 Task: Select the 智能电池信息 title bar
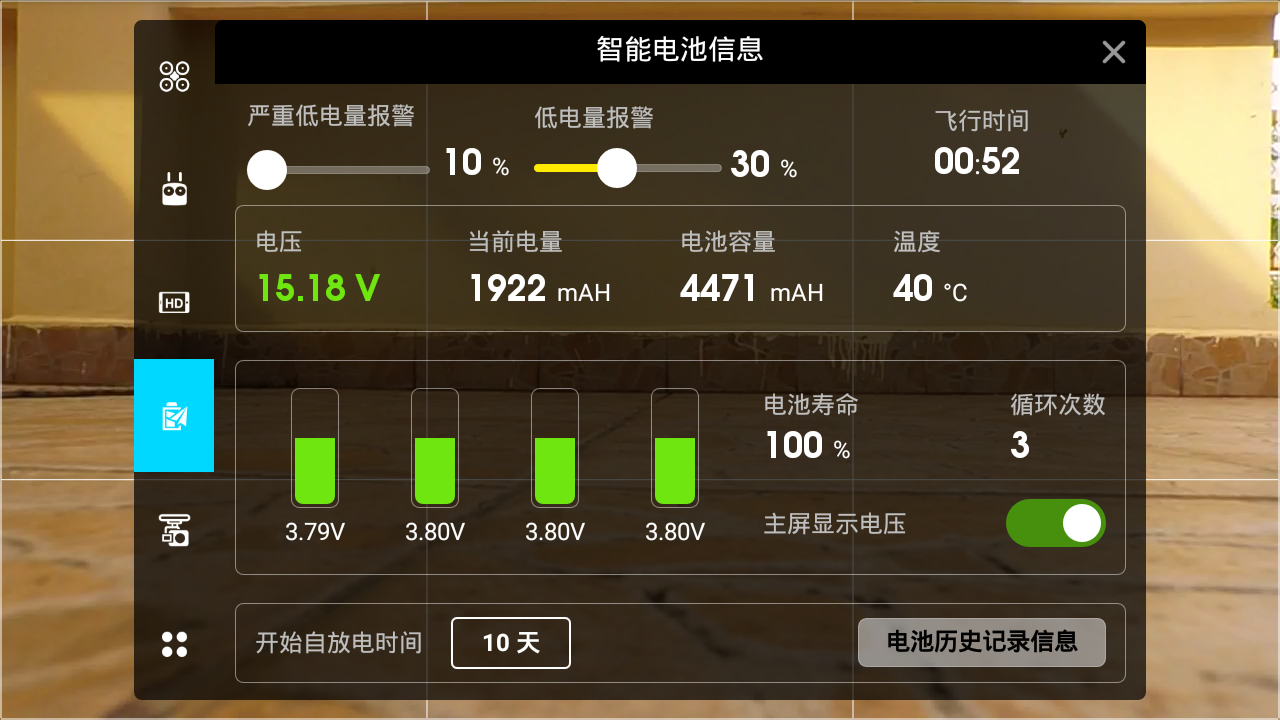point(678,51)
